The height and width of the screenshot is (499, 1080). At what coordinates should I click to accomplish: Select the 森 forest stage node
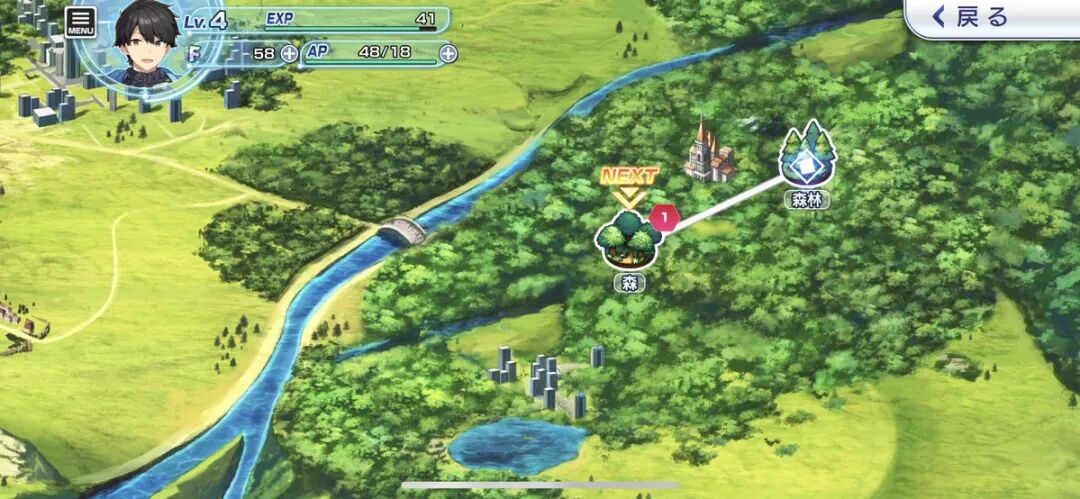[628, 240]
